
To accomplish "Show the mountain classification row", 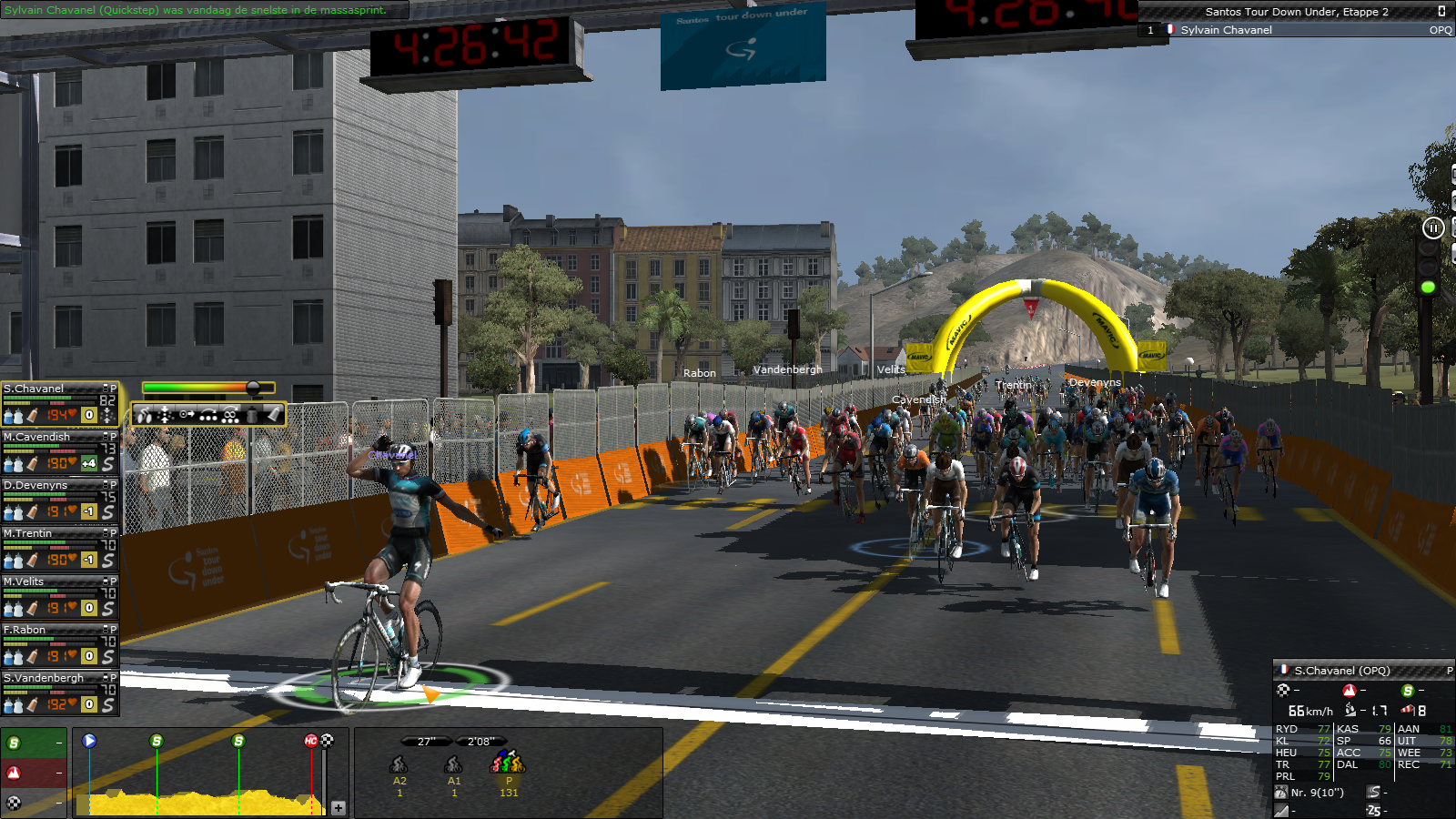I will 34,773.
